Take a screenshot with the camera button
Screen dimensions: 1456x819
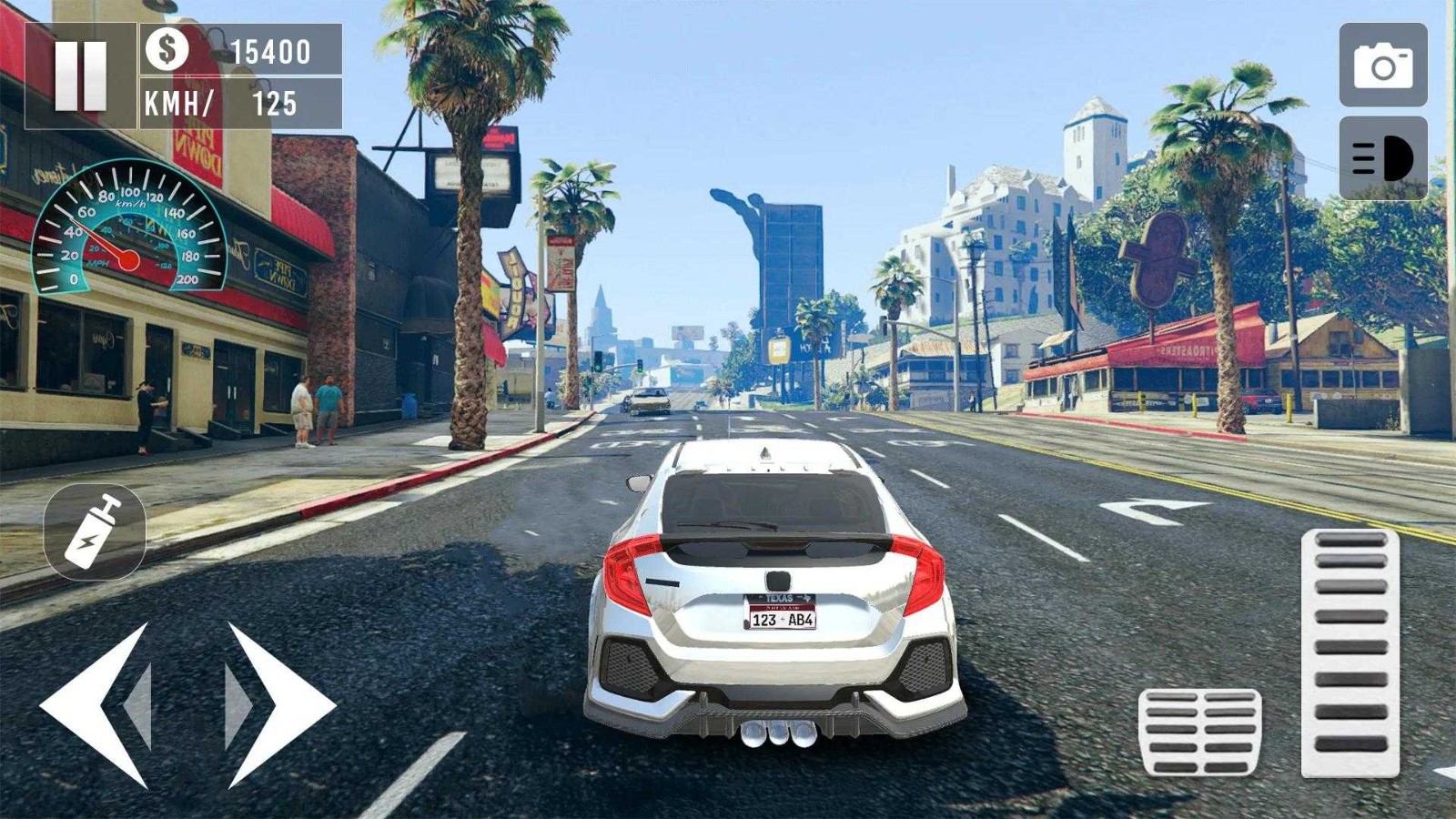pyautogui.click(x=1381, y=66)
